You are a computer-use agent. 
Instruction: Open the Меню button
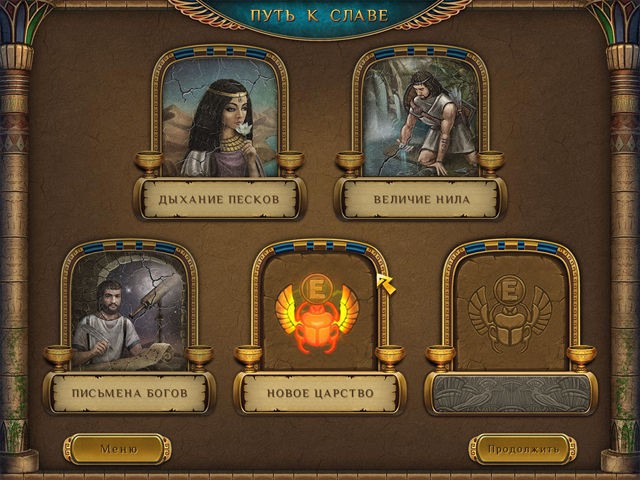tap(117, 449)
